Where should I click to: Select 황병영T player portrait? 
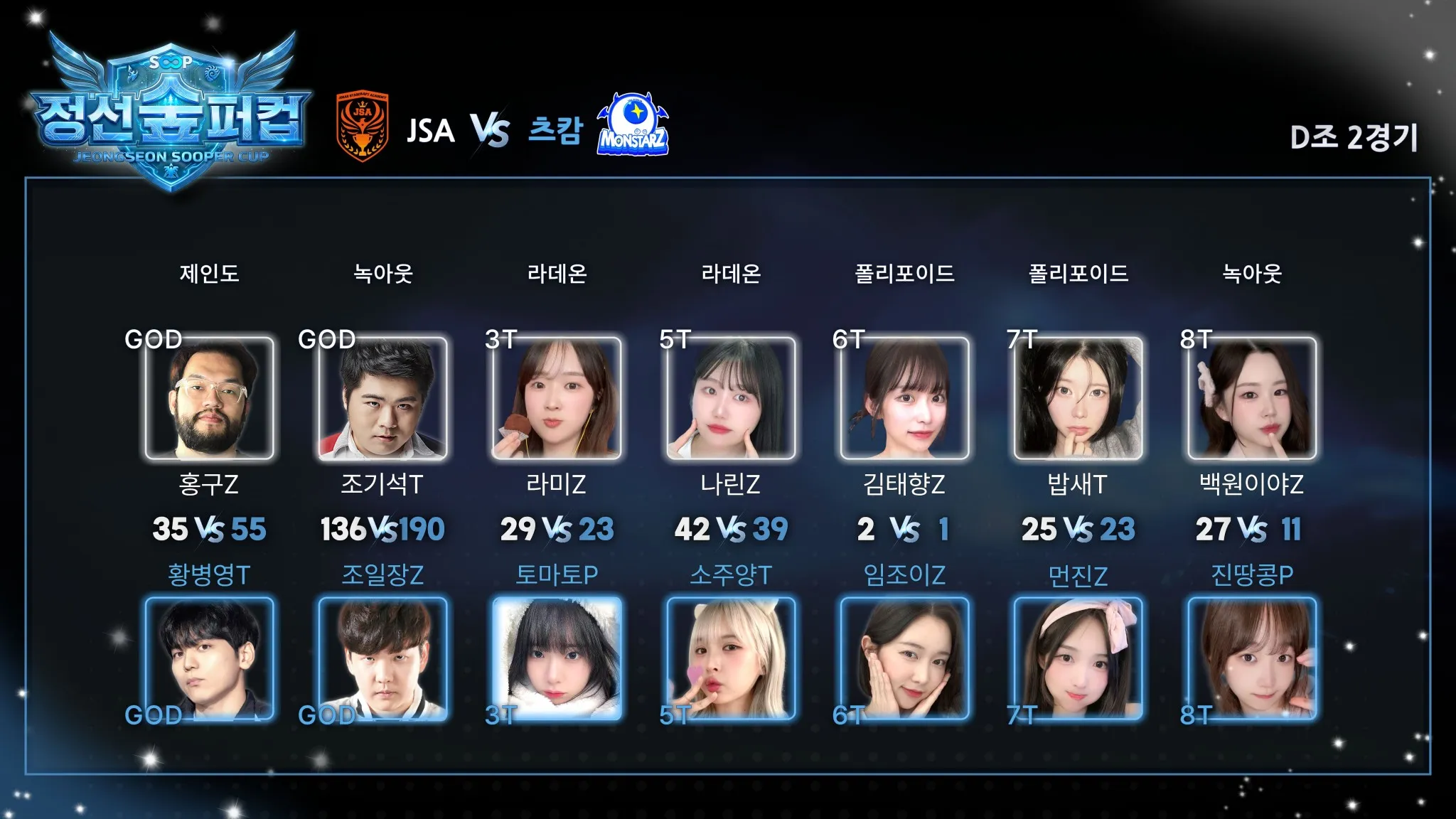click(209, 659)
